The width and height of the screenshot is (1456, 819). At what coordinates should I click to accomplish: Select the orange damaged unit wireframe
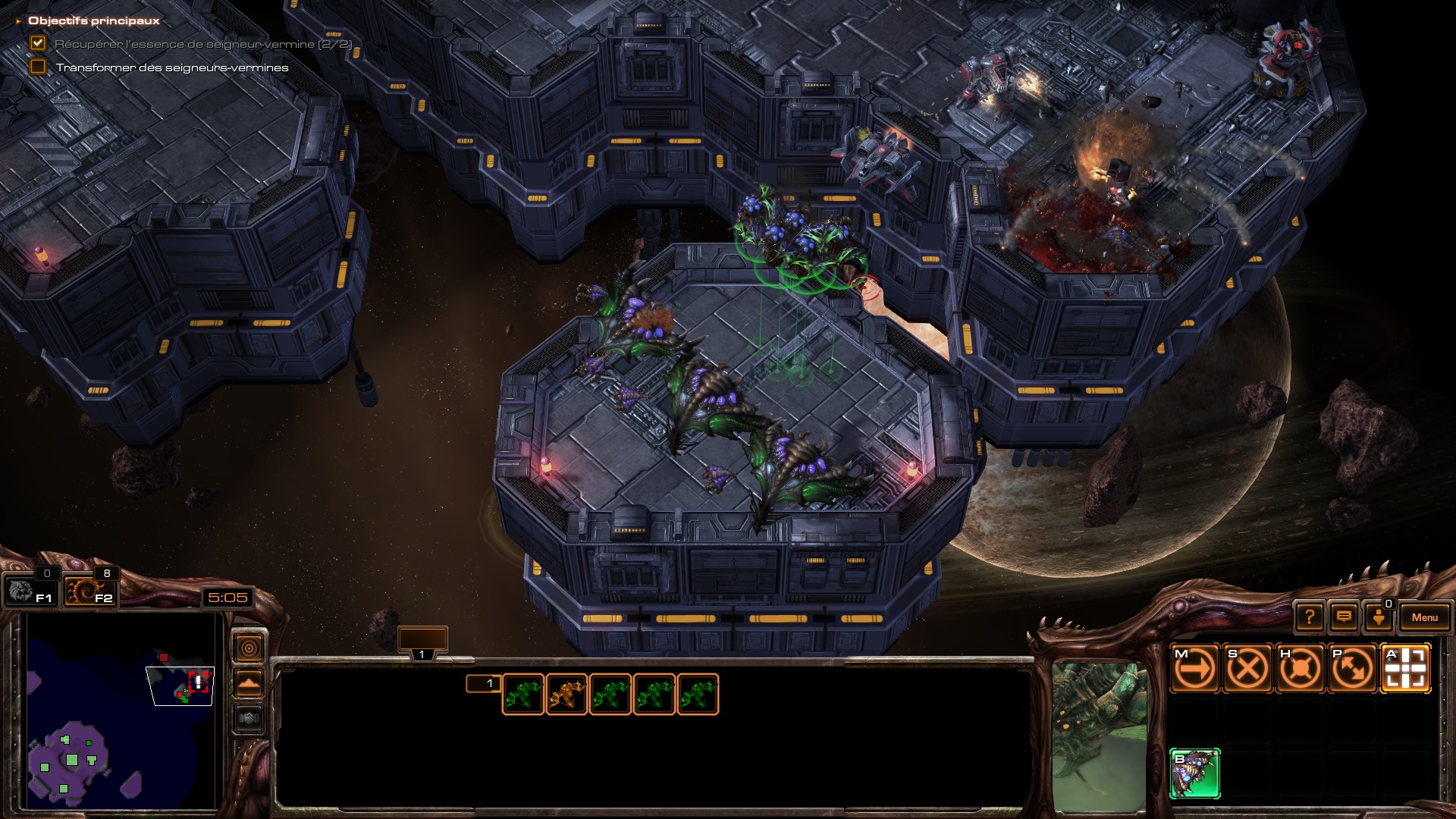coord(566,695)
